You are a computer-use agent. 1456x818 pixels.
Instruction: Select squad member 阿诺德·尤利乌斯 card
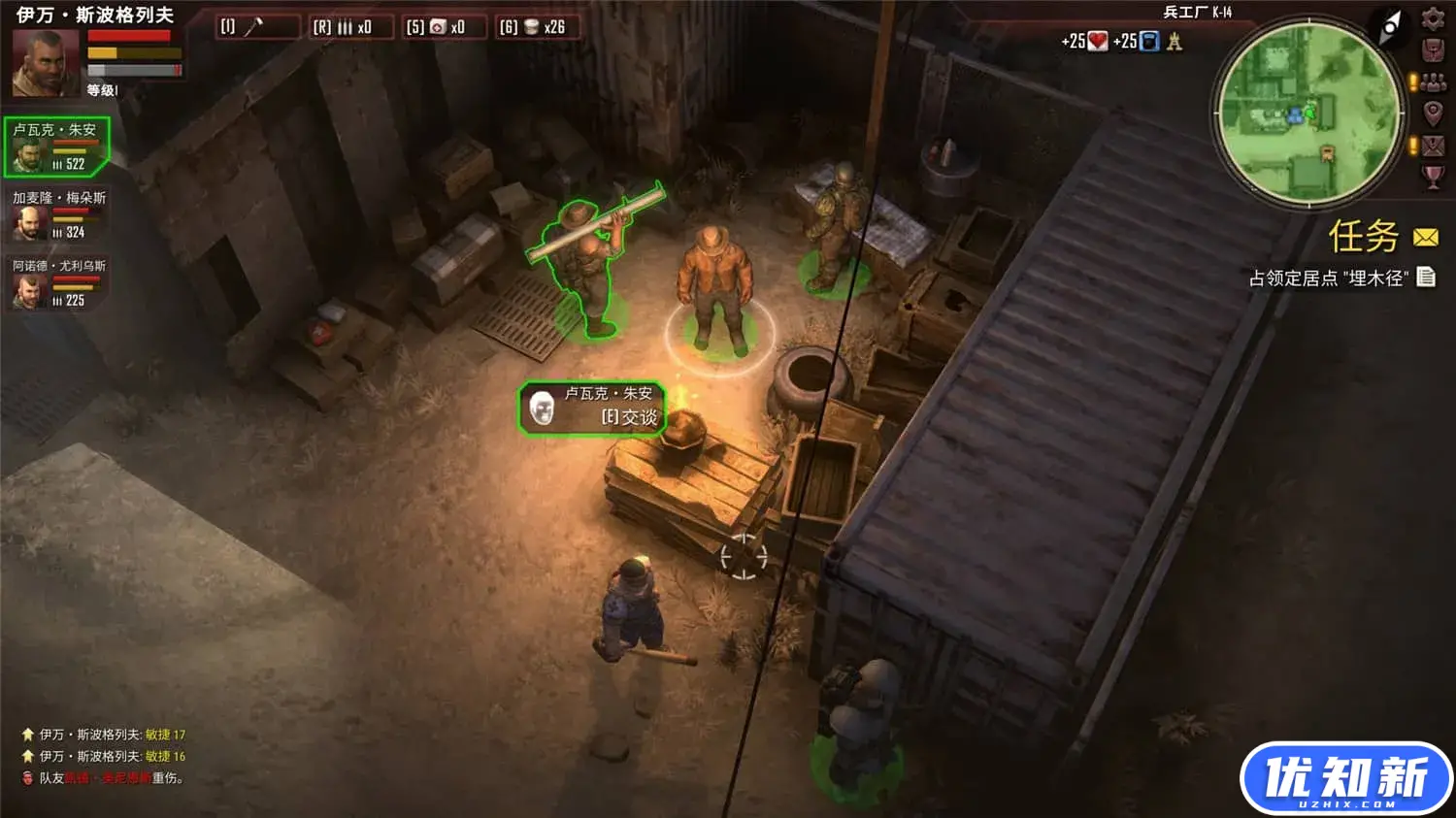point(56,283)
